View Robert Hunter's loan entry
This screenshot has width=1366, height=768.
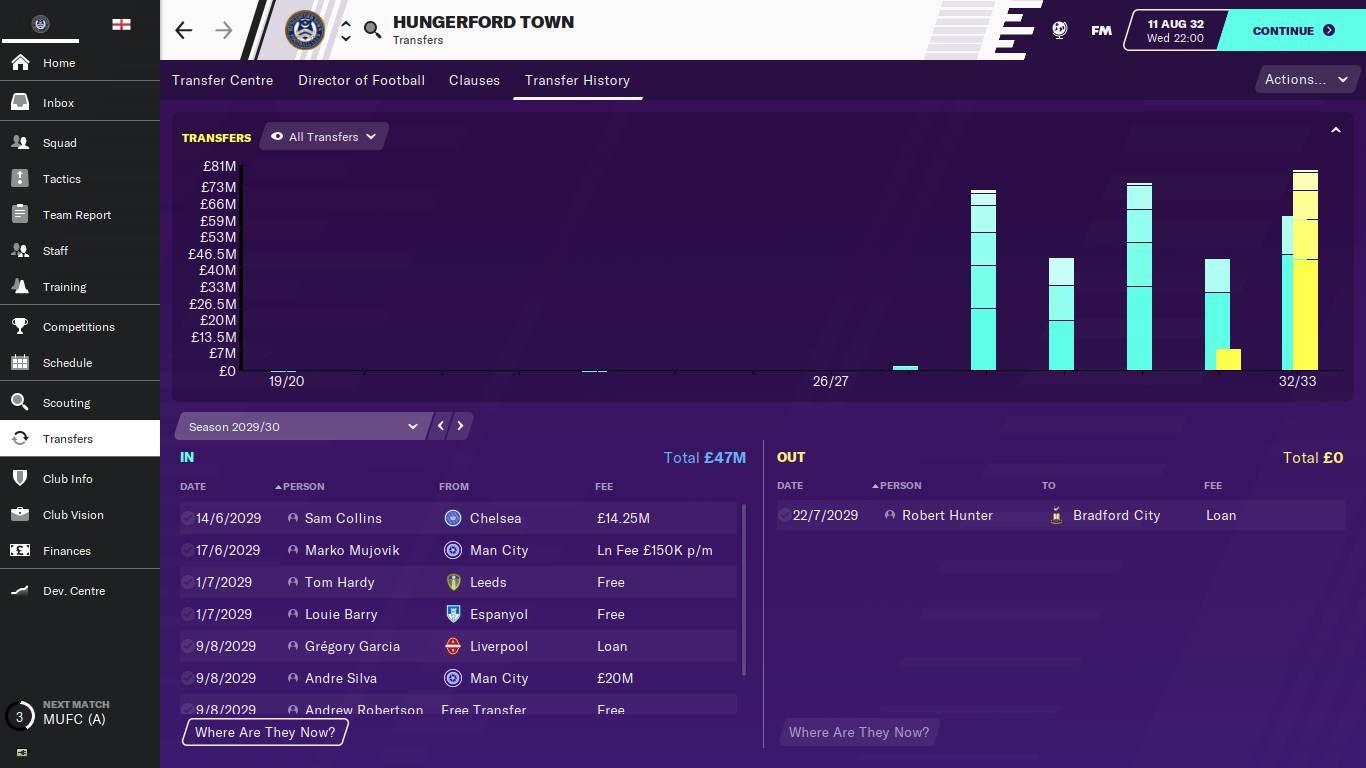point(947,515)
